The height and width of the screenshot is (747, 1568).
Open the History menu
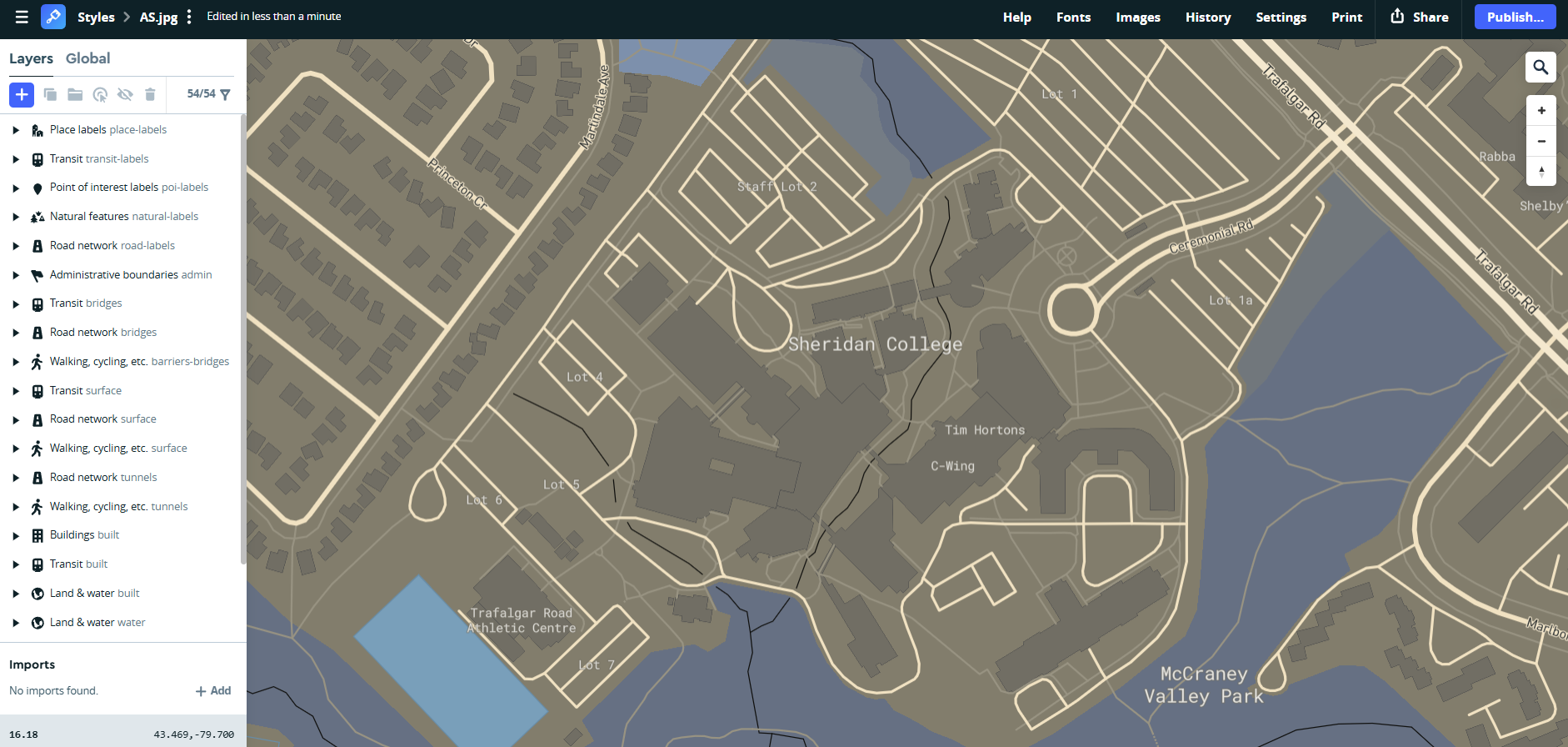coord(1208,17)
